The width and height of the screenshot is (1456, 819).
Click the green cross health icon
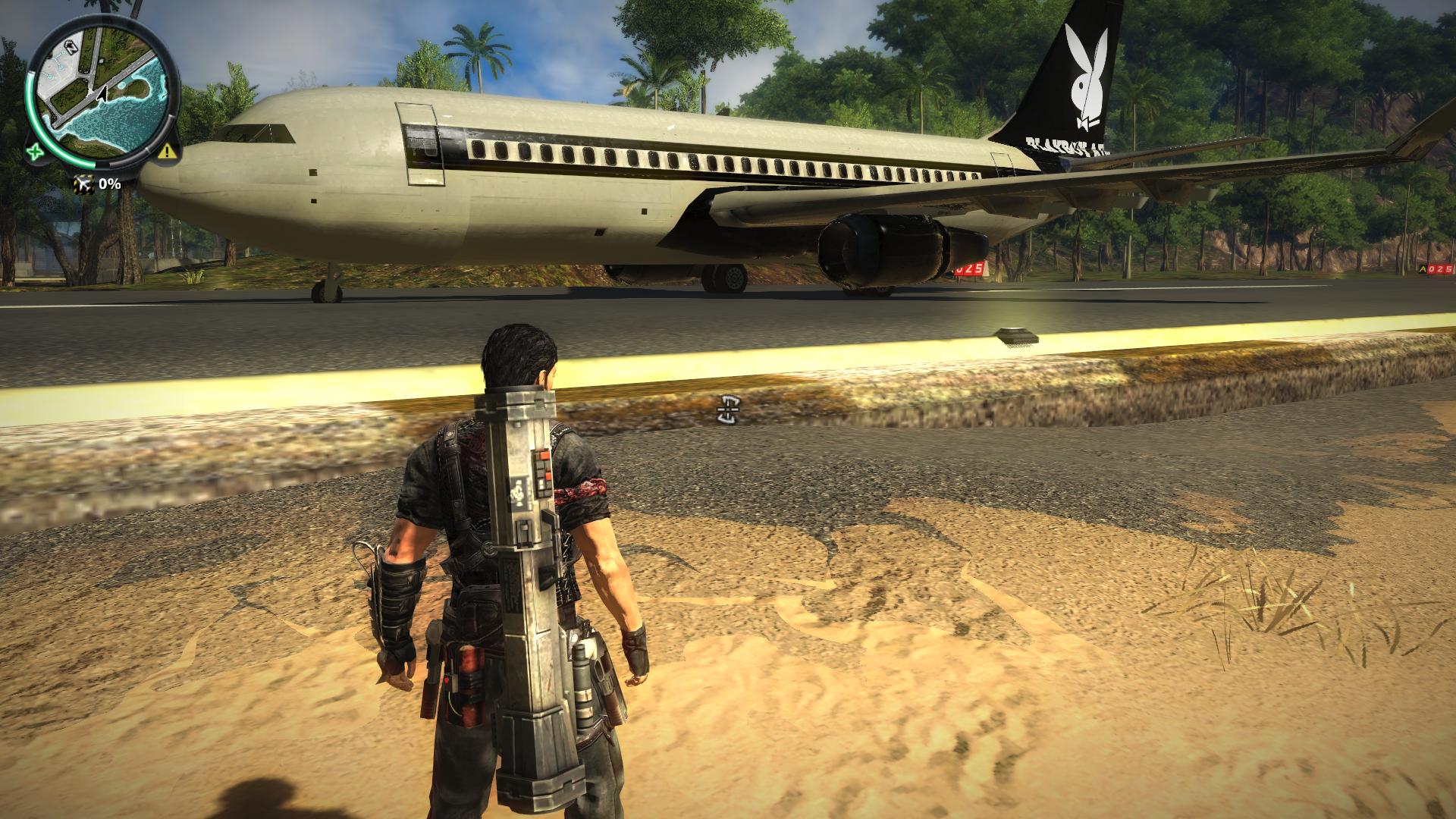point(36,152)
